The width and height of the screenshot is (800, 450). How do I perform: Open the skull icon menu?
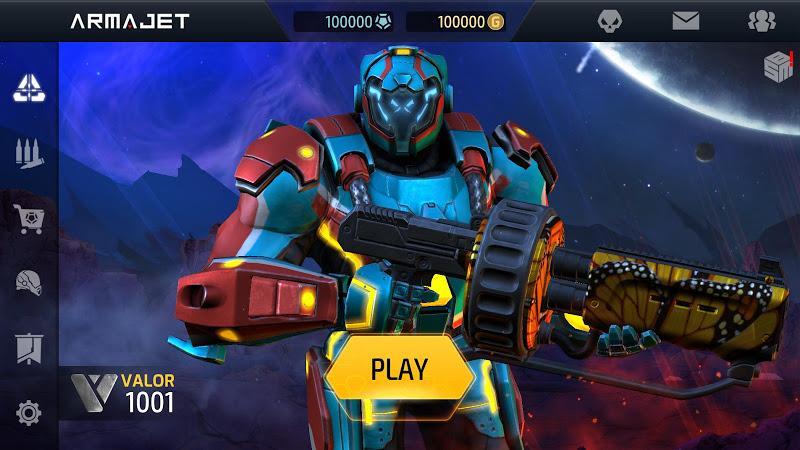coord(611,21)
